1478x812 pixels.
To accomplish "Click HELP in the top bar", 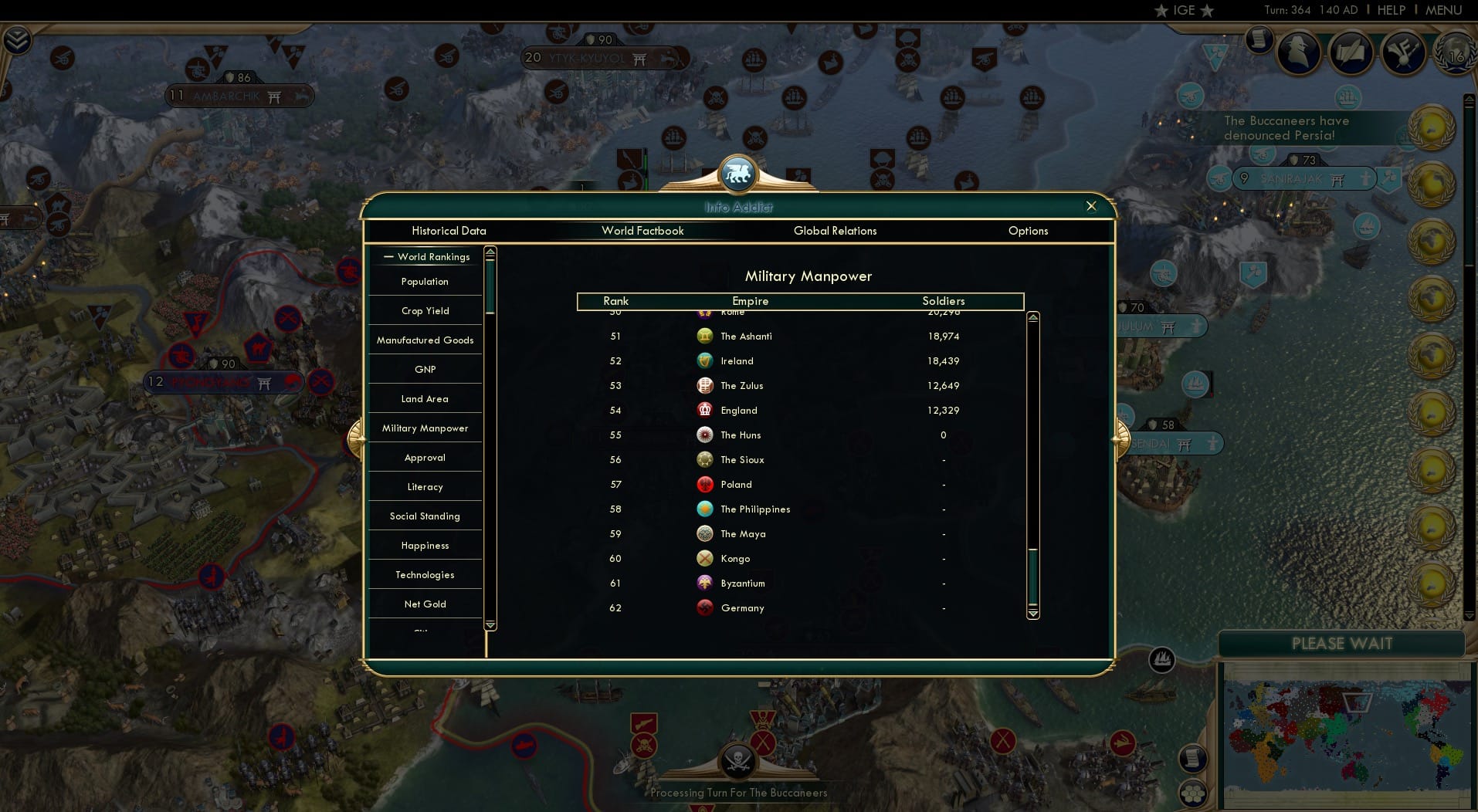I will (x=1390, y=10).
